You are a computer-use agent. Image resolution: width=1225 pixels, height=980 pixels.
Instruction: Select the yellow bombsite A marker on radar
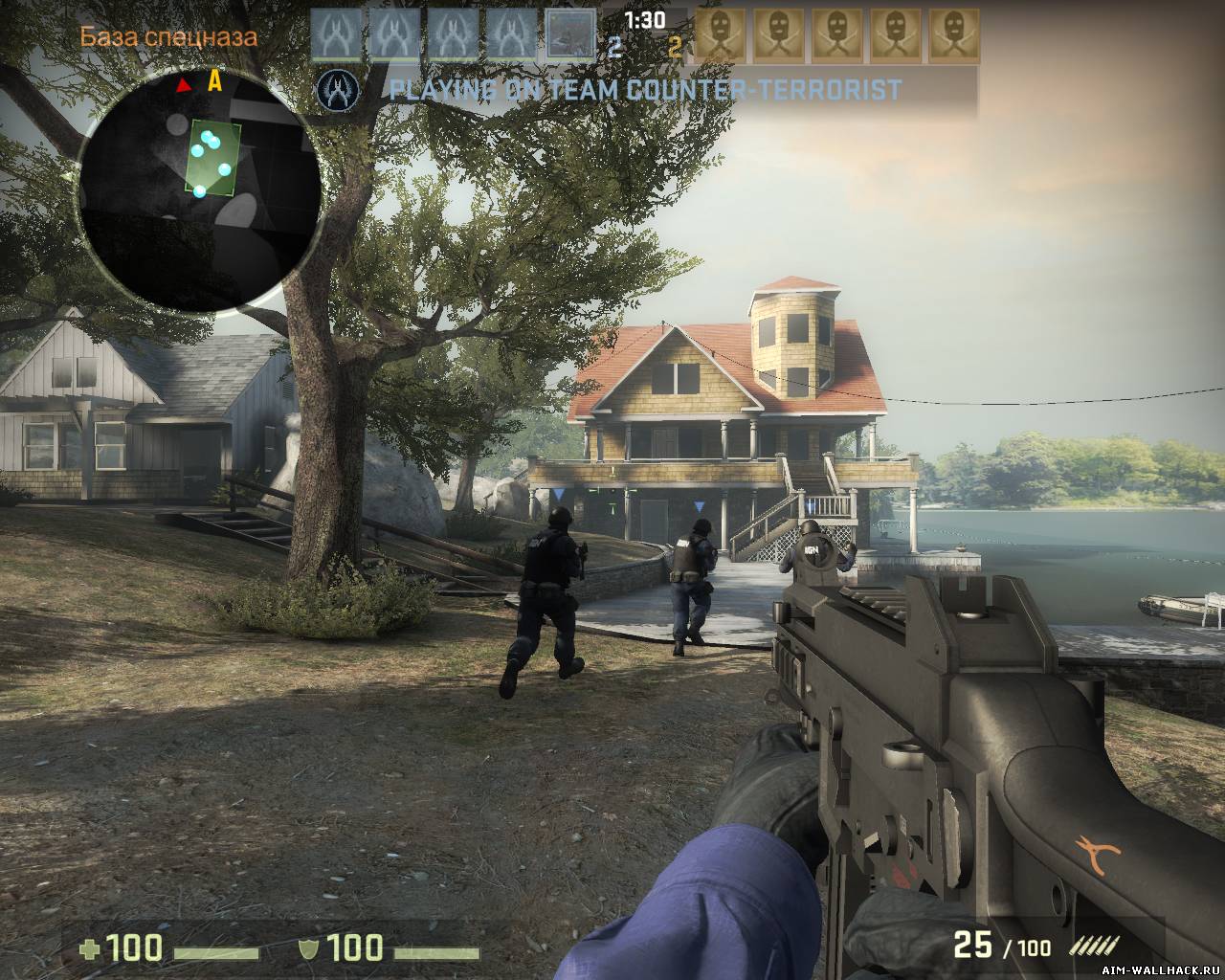pyautogui.click(x=215, y=82)
